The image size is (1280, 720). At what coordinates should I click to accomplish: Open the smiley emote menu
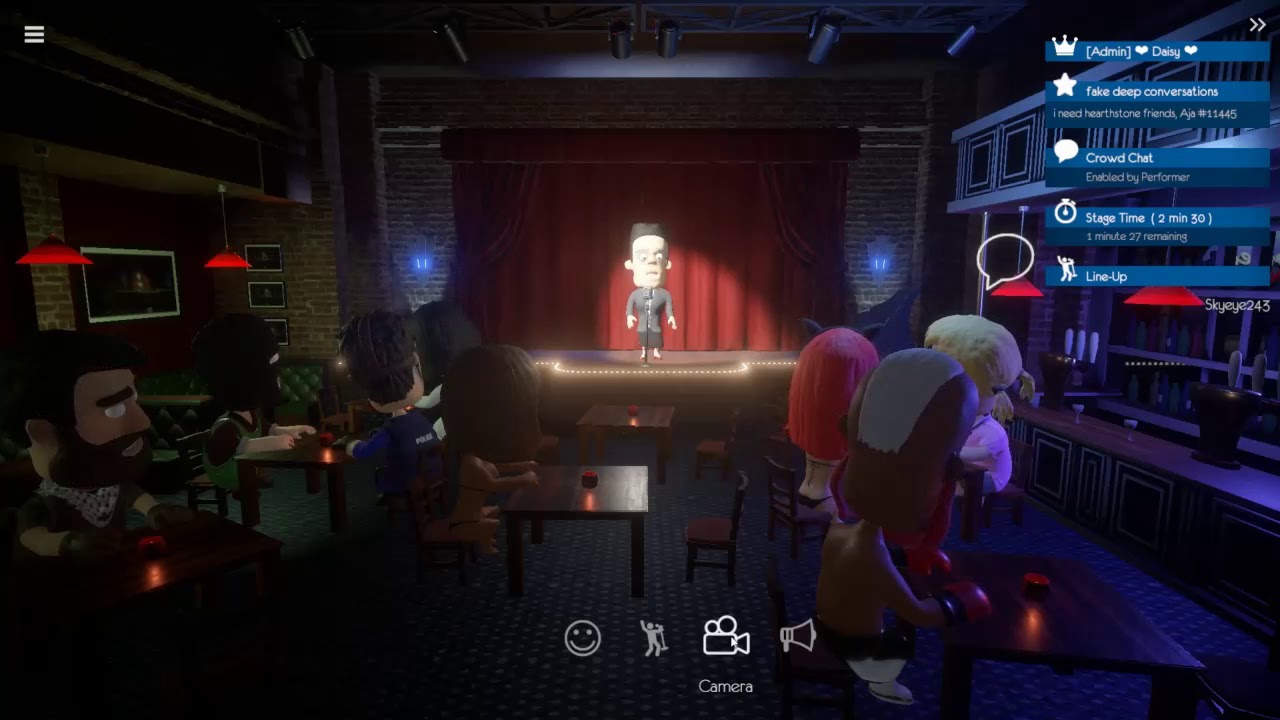coord(582,638)
